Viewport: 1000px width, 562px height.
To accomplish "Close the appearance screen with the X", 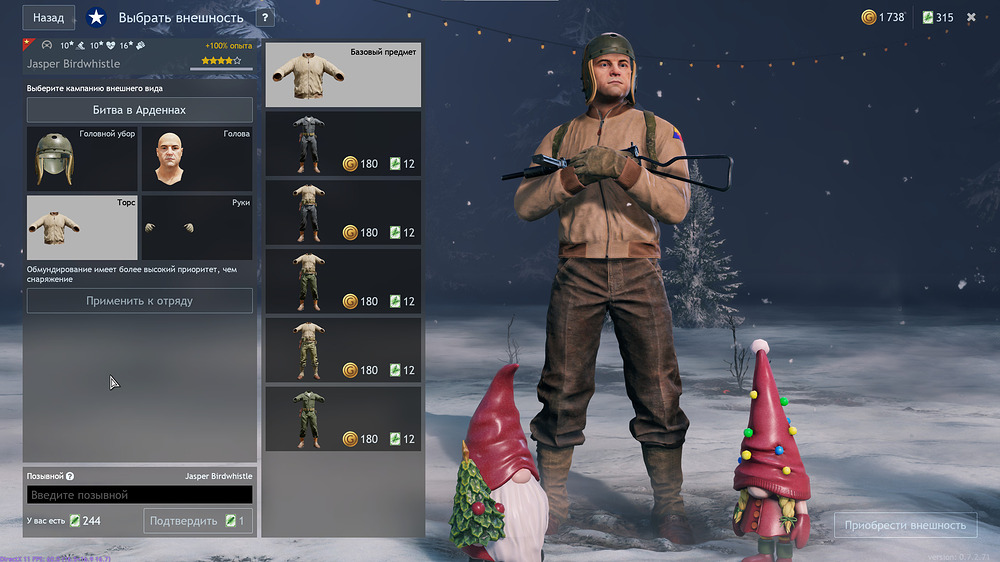I will (971, 17).
